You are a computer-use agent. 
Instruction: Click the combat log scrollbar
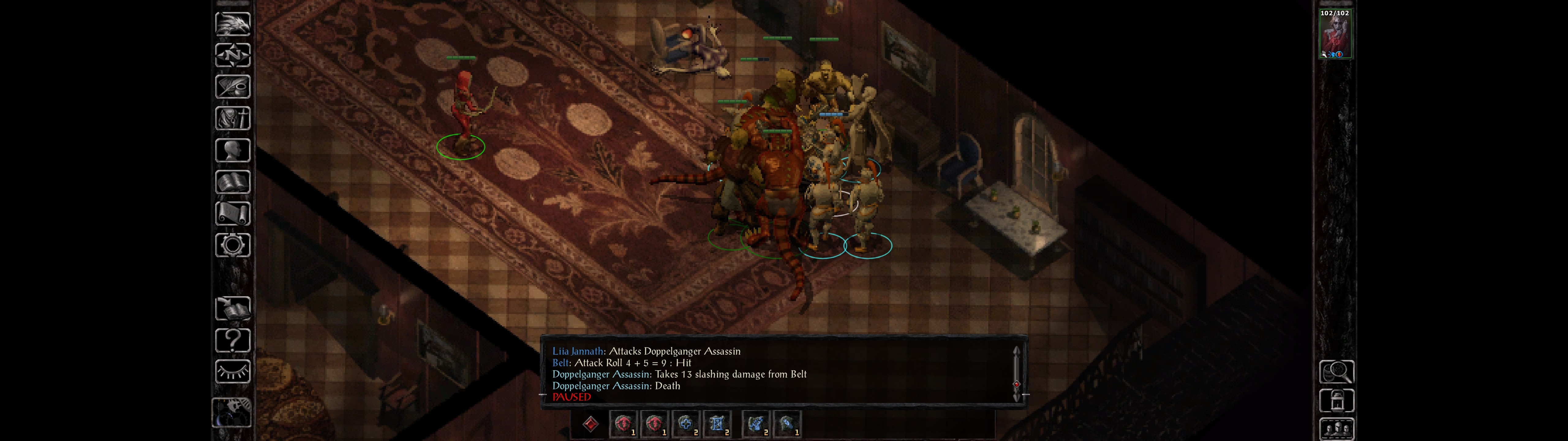pyautogui.click(x=1016, y=373)
